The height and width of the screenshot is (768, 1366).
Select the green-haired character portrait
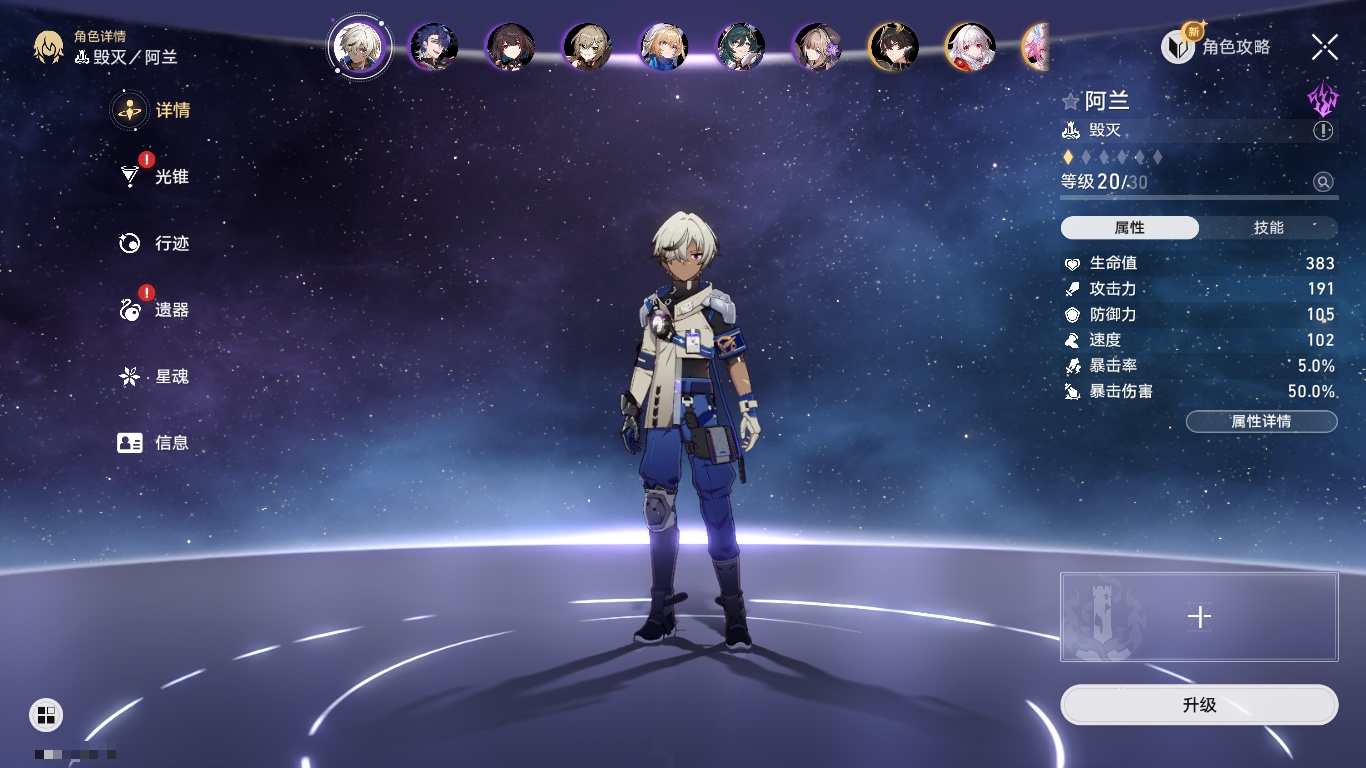(x=741, y=47)
